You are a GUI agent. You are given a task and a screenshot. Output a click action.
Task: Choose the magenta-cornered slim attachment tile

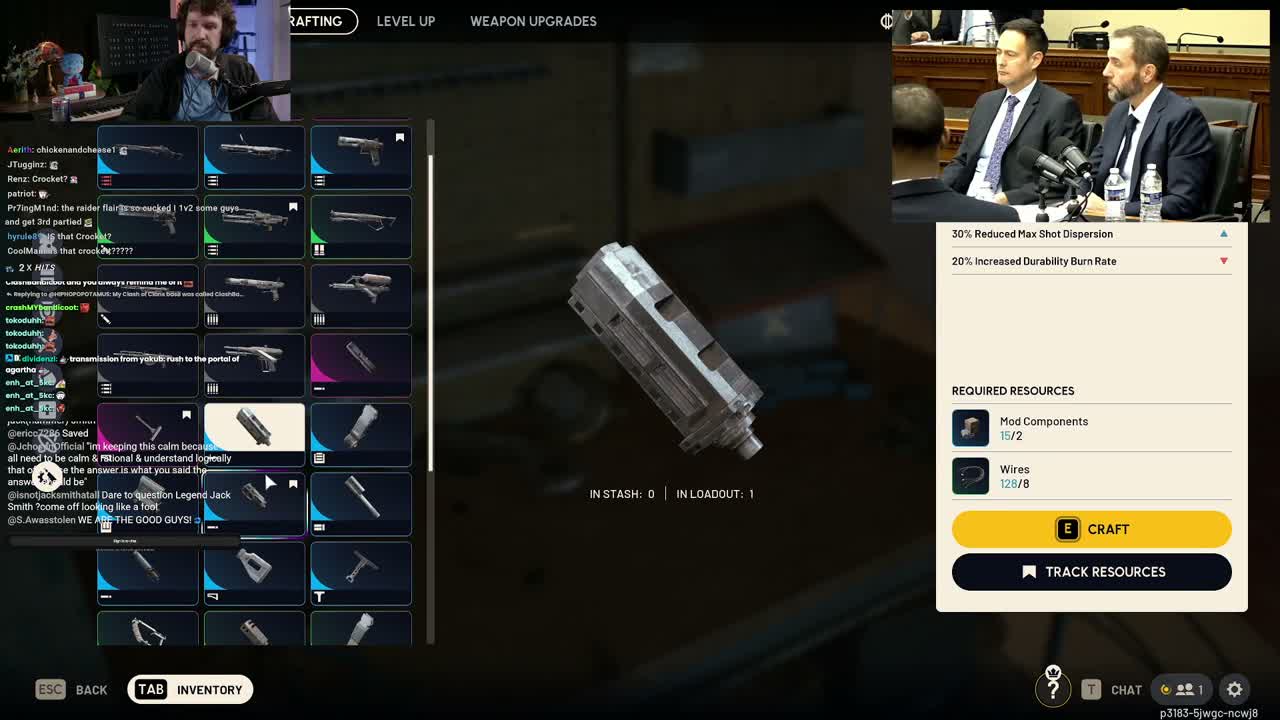tap(361, 364)
